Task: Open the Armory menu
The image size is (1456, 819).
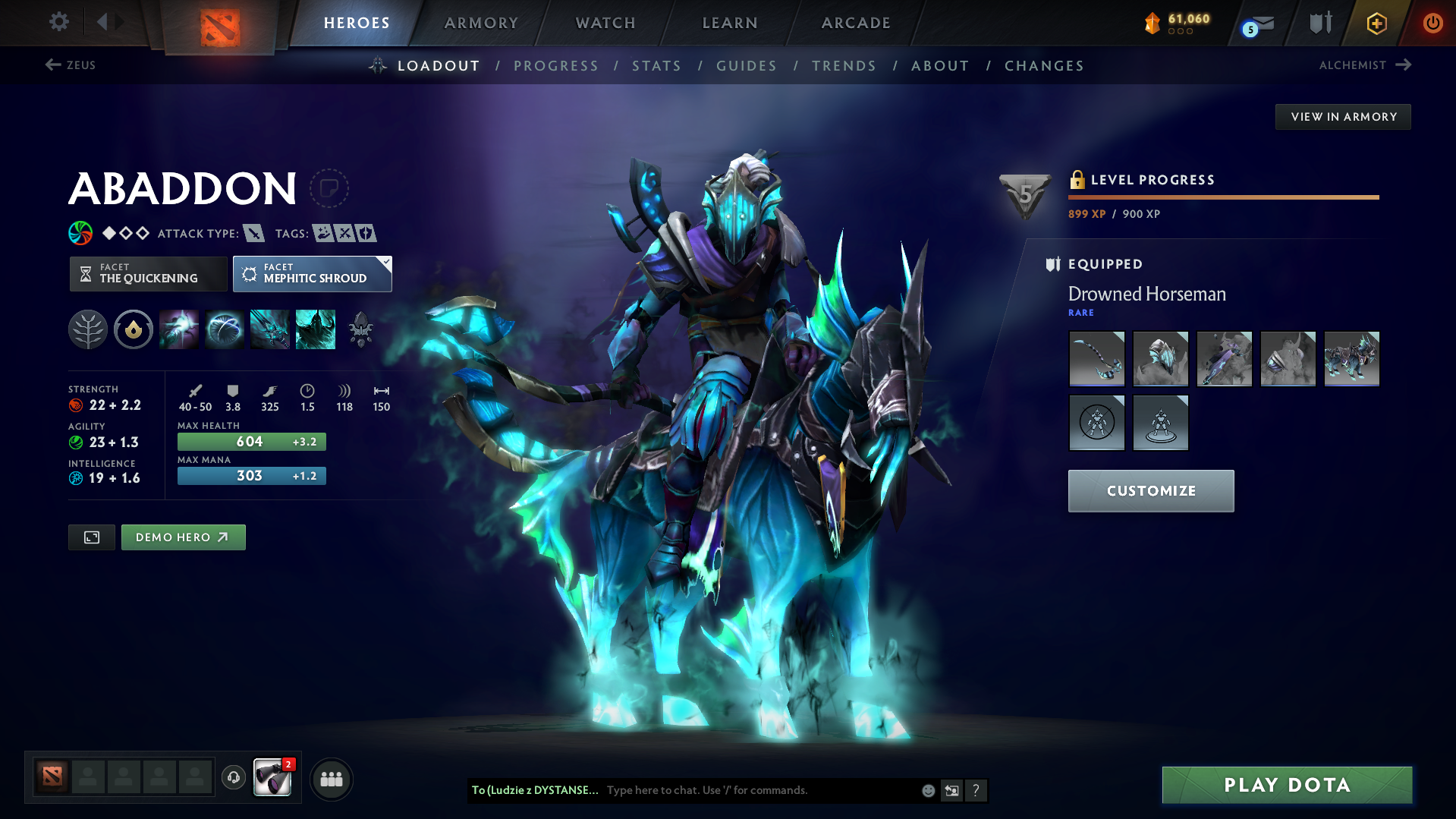Action: pyautogui.click(x=481, y=23)
